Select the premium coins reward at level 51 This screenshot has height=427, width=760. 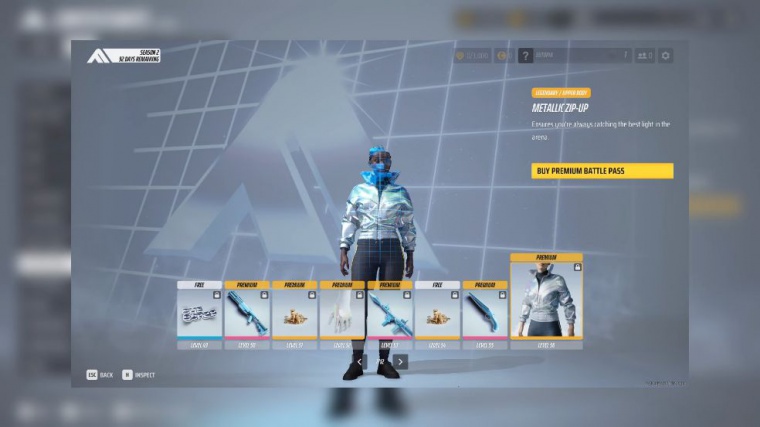(x=295, y=314)
